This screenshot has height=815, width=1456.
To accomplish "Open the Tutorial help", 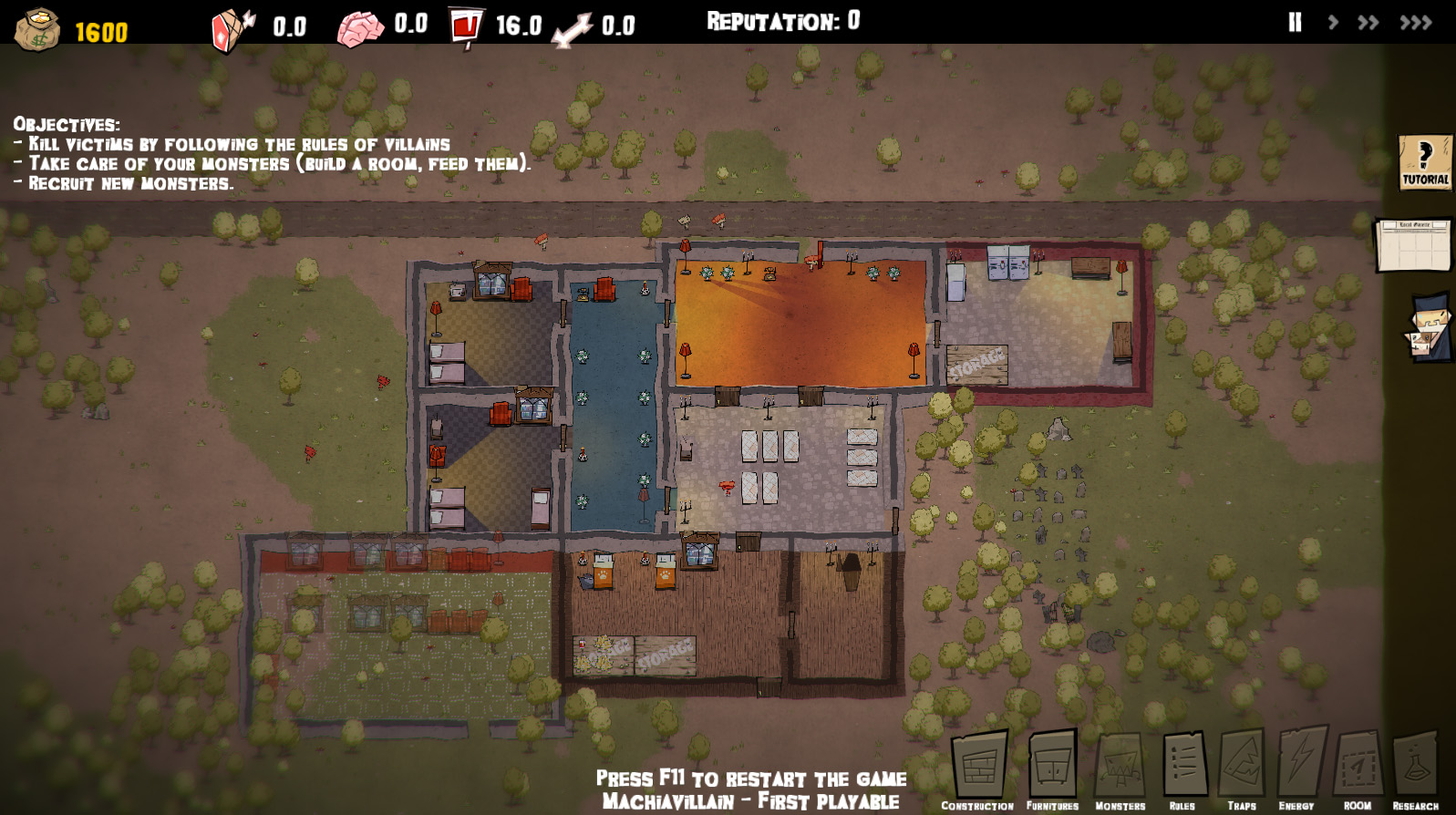I will coord(1425,162).
